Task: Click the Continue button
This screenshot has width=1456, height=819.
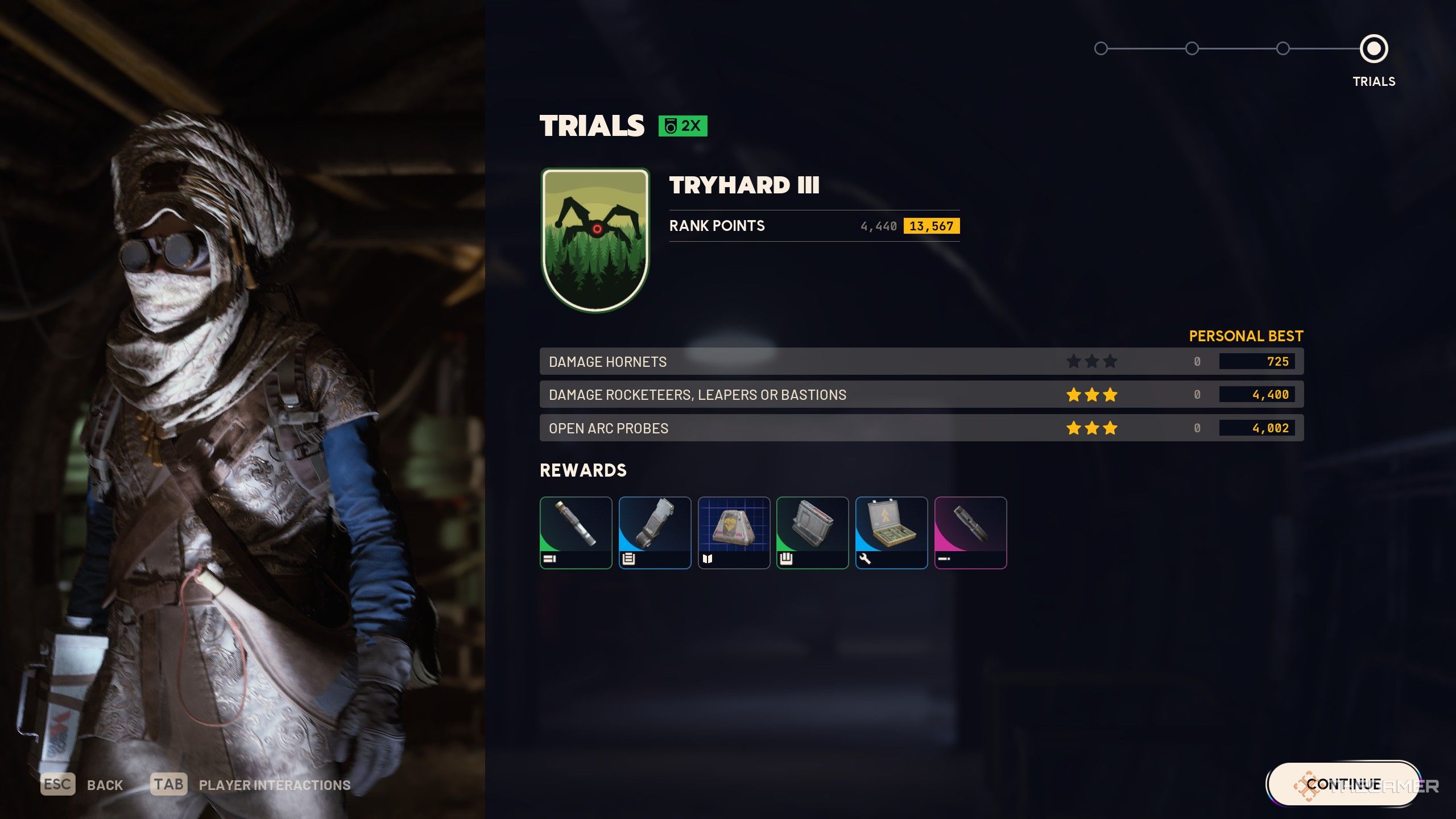Action: pos(1343,784)
